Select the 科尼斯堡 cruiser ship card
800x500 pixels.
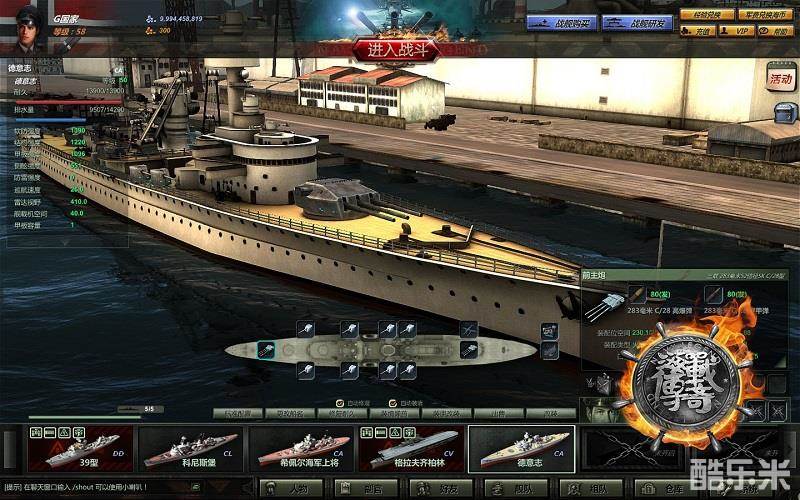point(189,449)
